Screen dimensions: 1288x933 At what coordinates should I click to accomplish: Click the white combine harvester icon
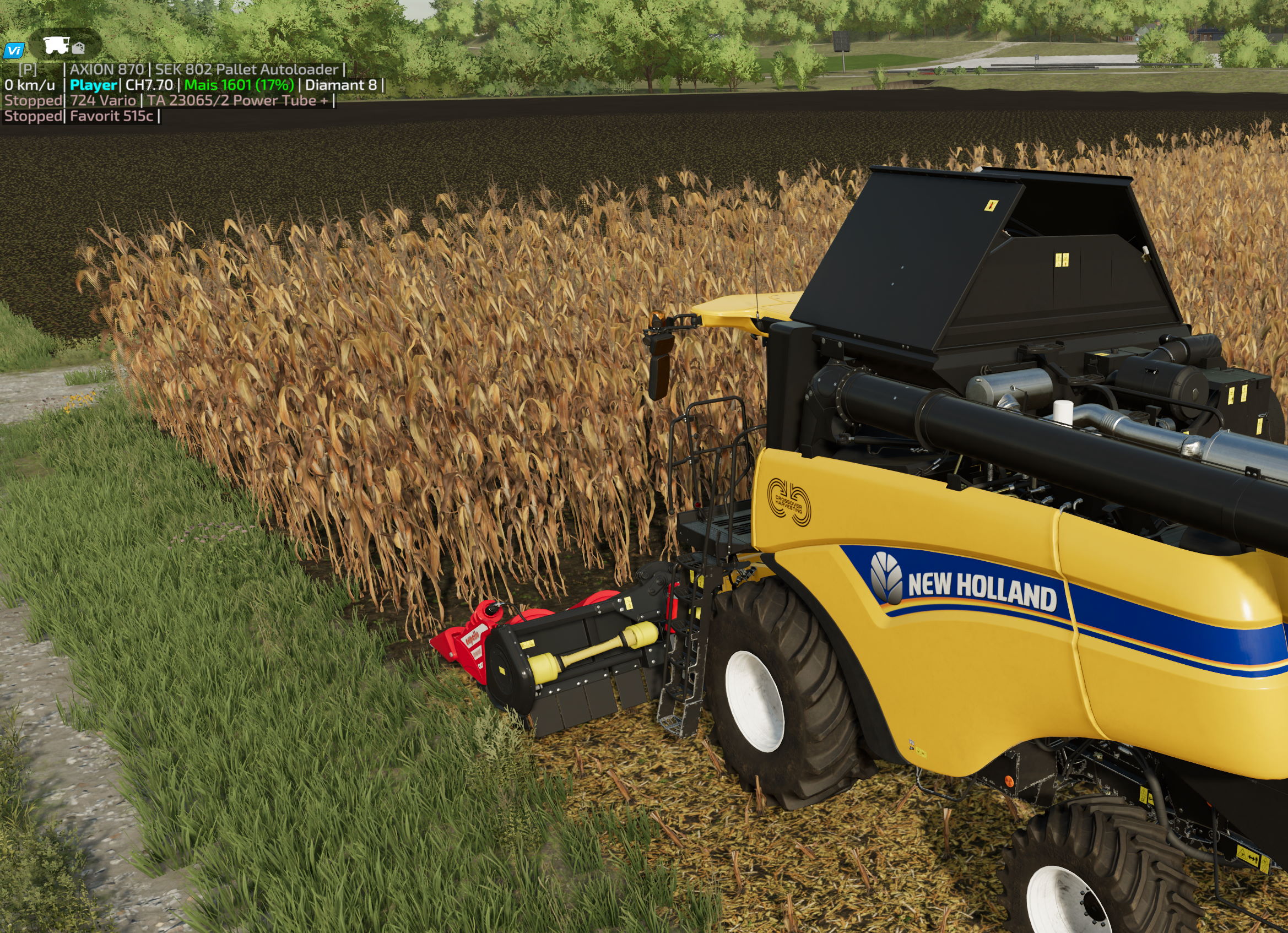(x=56, y=45)
